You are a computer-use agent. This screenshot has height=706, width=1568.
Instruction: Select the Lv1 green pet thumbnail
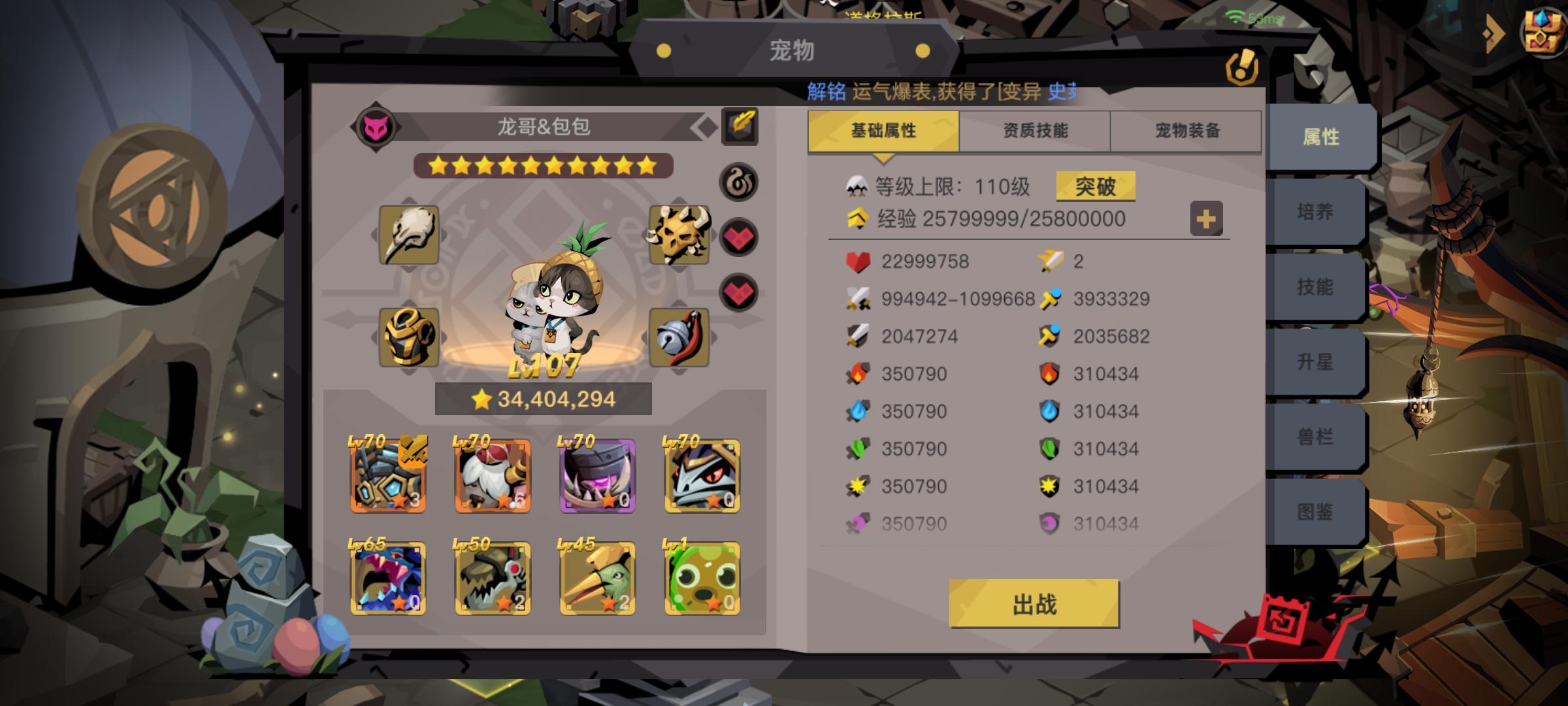702,577
